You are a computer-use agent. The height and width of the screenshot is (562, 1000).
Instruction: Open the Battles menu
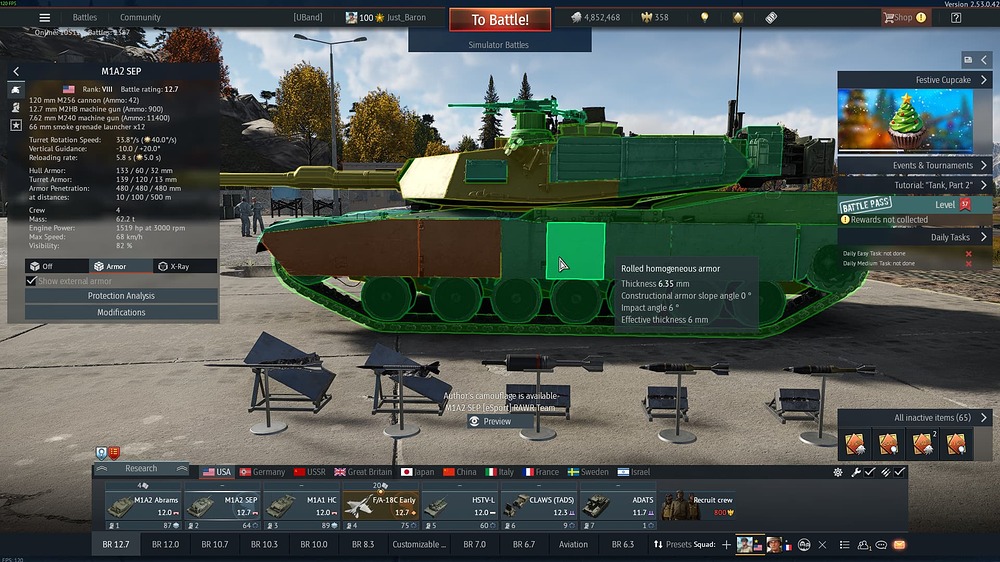(x=85, y=17)
